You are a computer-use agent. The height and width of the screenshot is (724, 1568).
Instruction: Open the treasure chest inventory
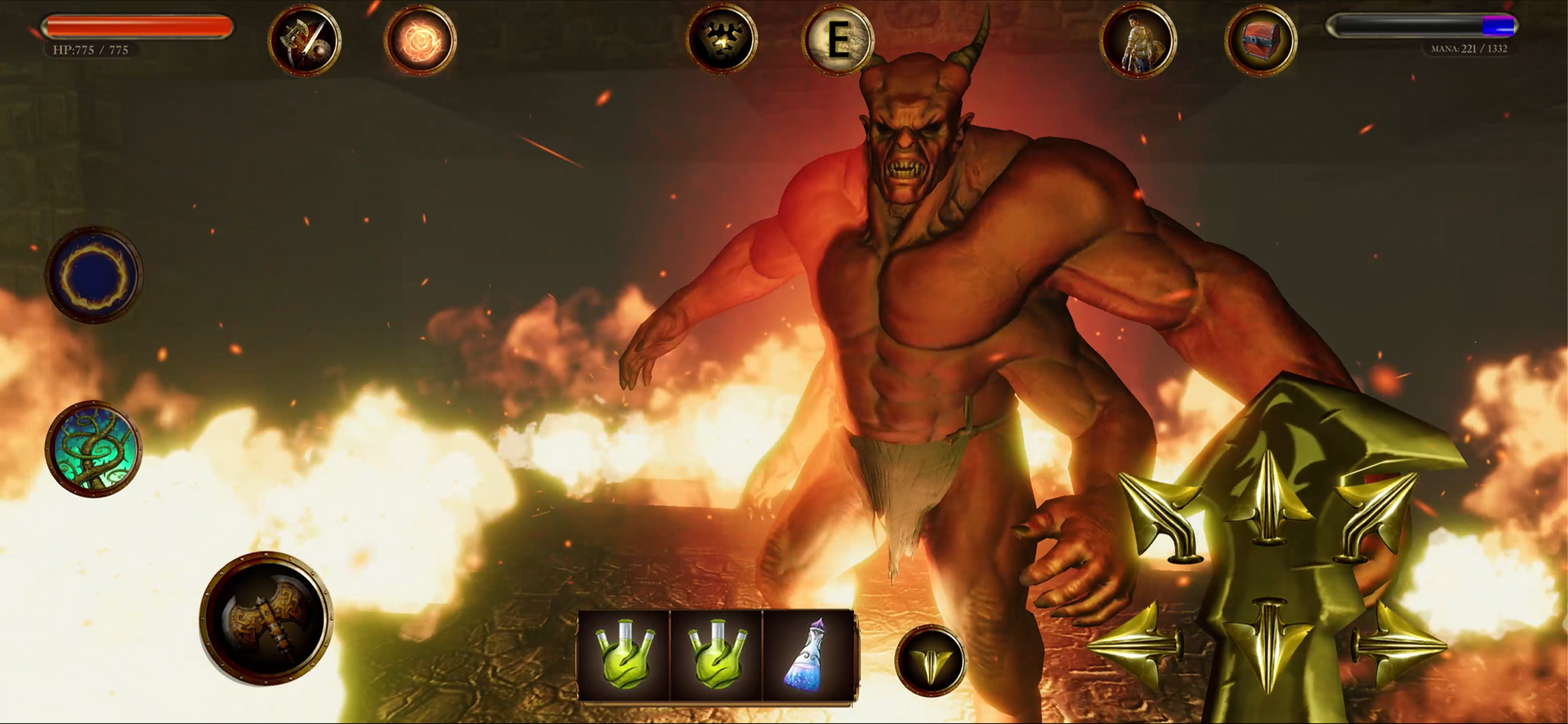pyautogui.click(x=1260, y=41)
